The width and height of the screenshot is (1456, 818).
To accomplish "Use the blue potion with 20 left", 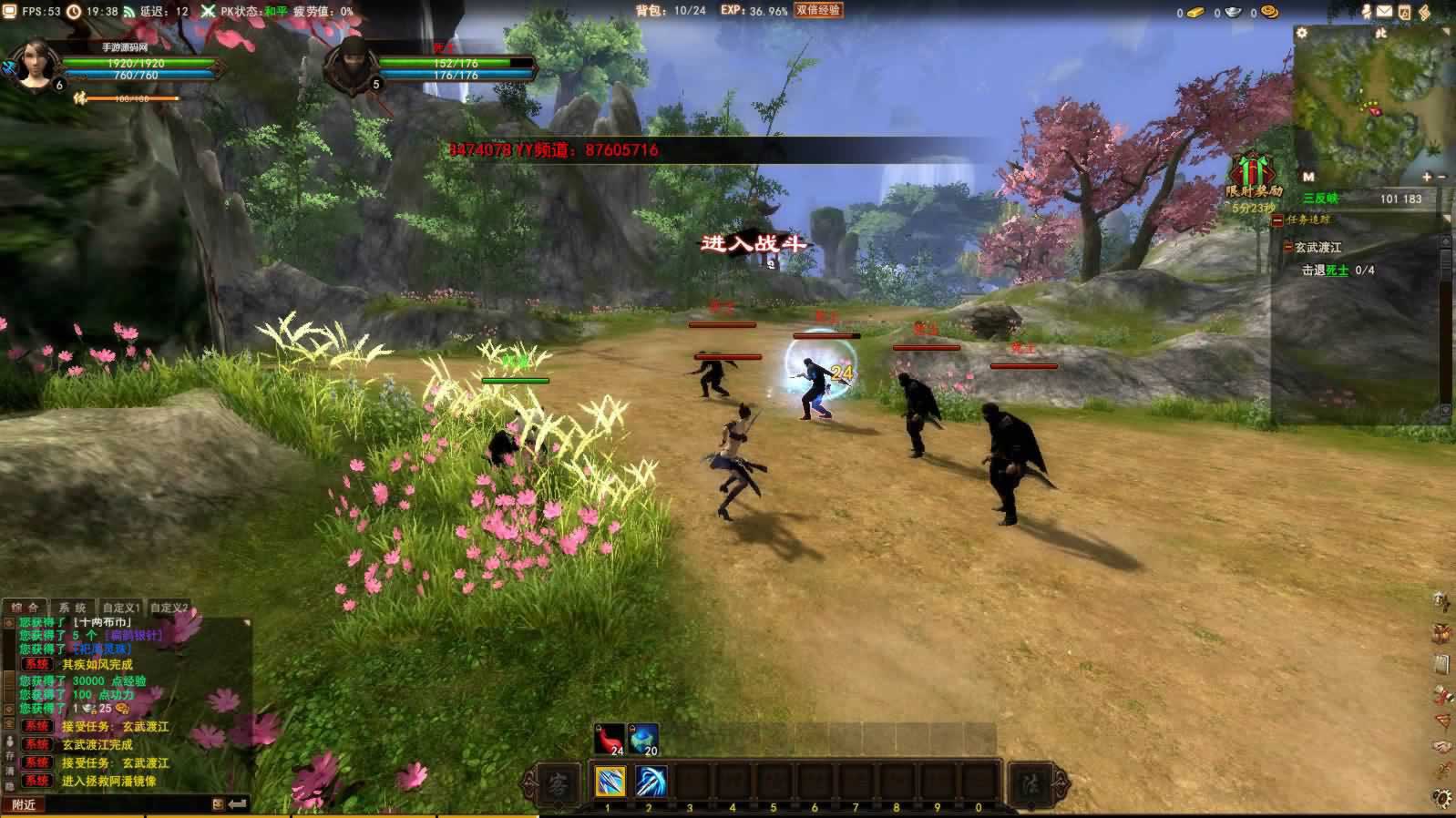I will pos(643,739).
